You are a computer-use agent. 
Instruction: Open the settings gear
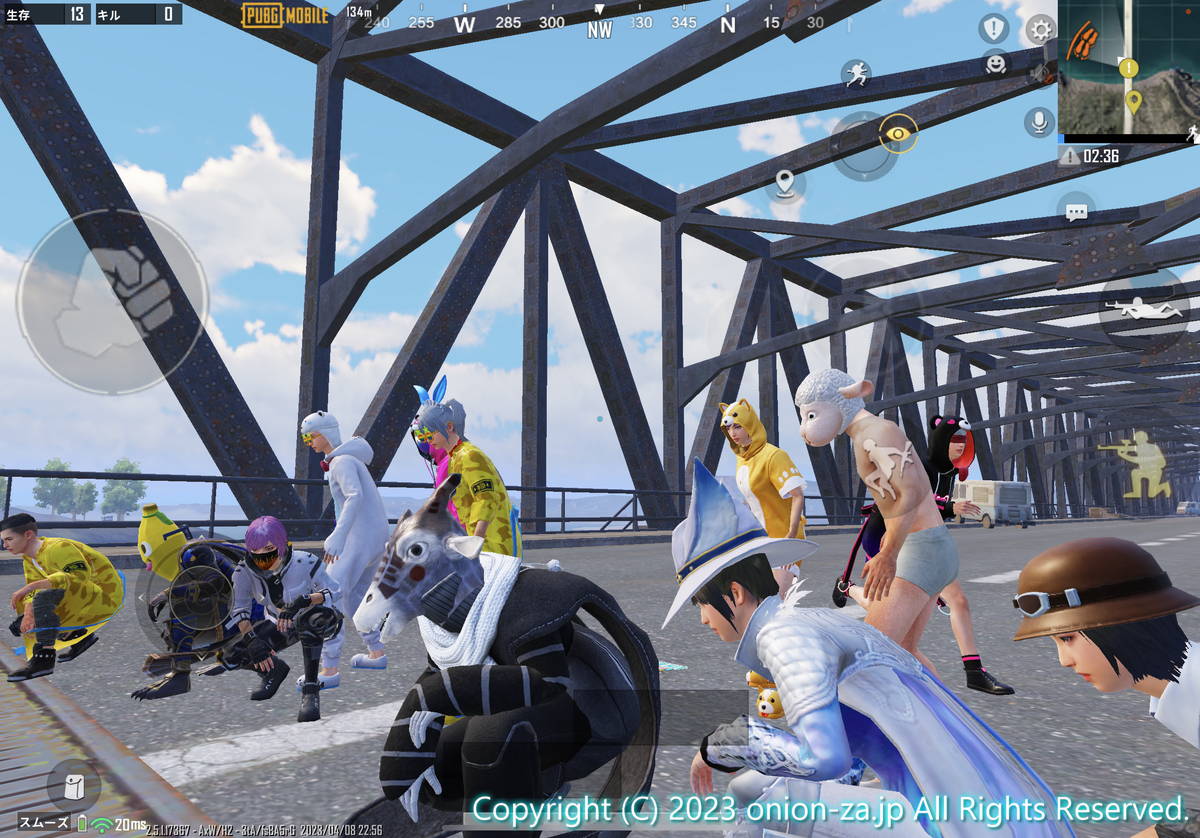click(x=1041, y=28)
